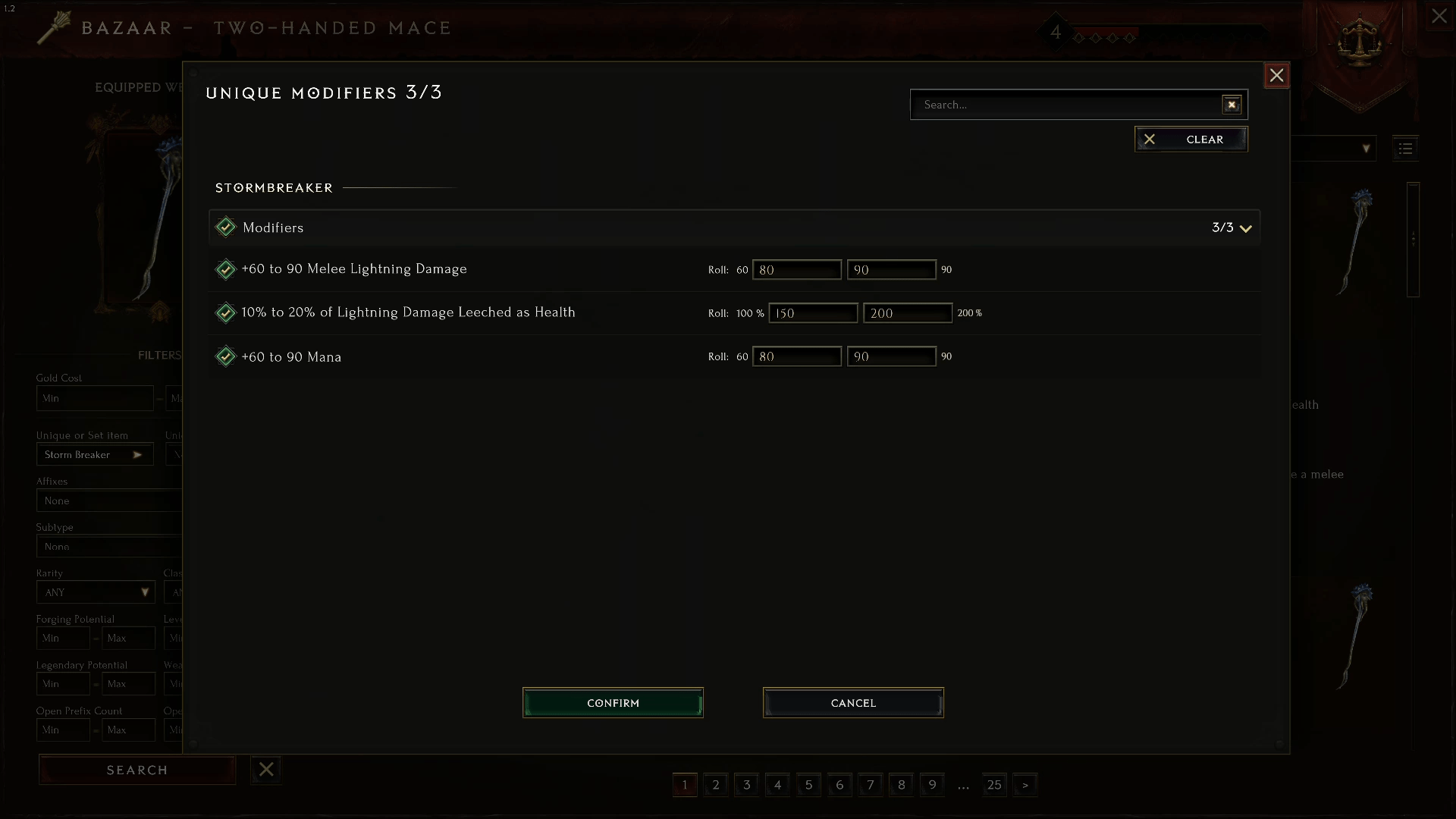
Task: Jump to page 25 of listings
Action: click(x=994, y=785)
